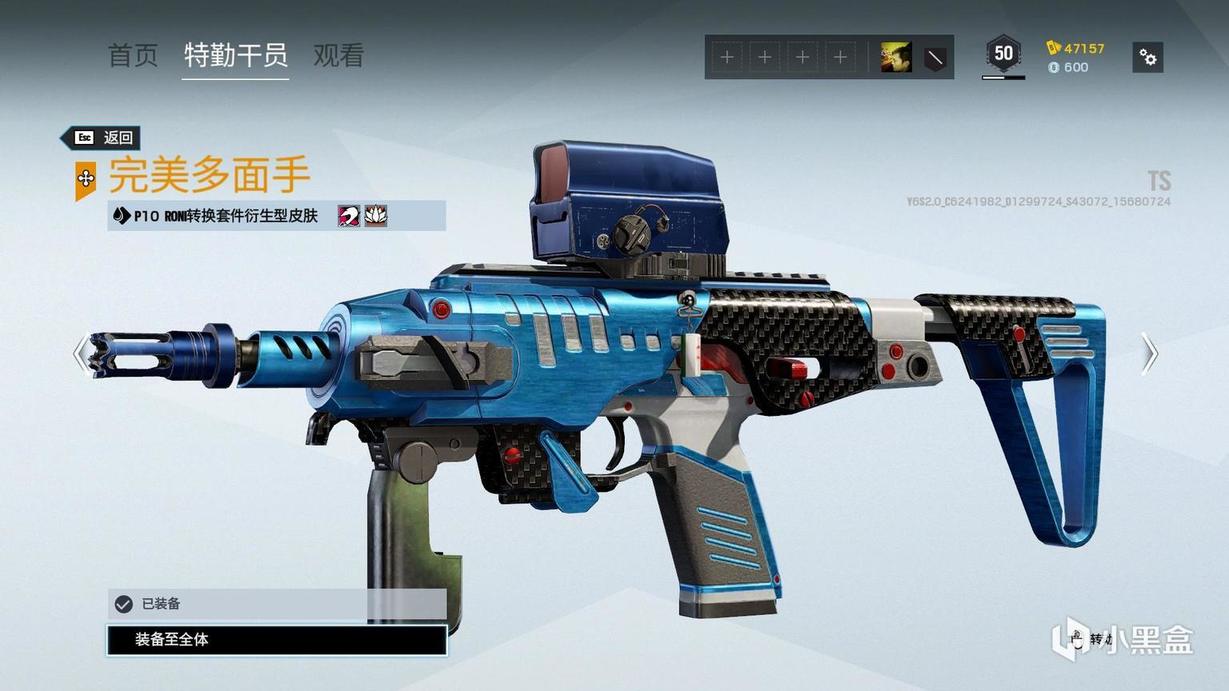This screenshot has width=1229, height=691.
Task: Open the 特勤干员 operators tab
Action: tap(236, 56)
